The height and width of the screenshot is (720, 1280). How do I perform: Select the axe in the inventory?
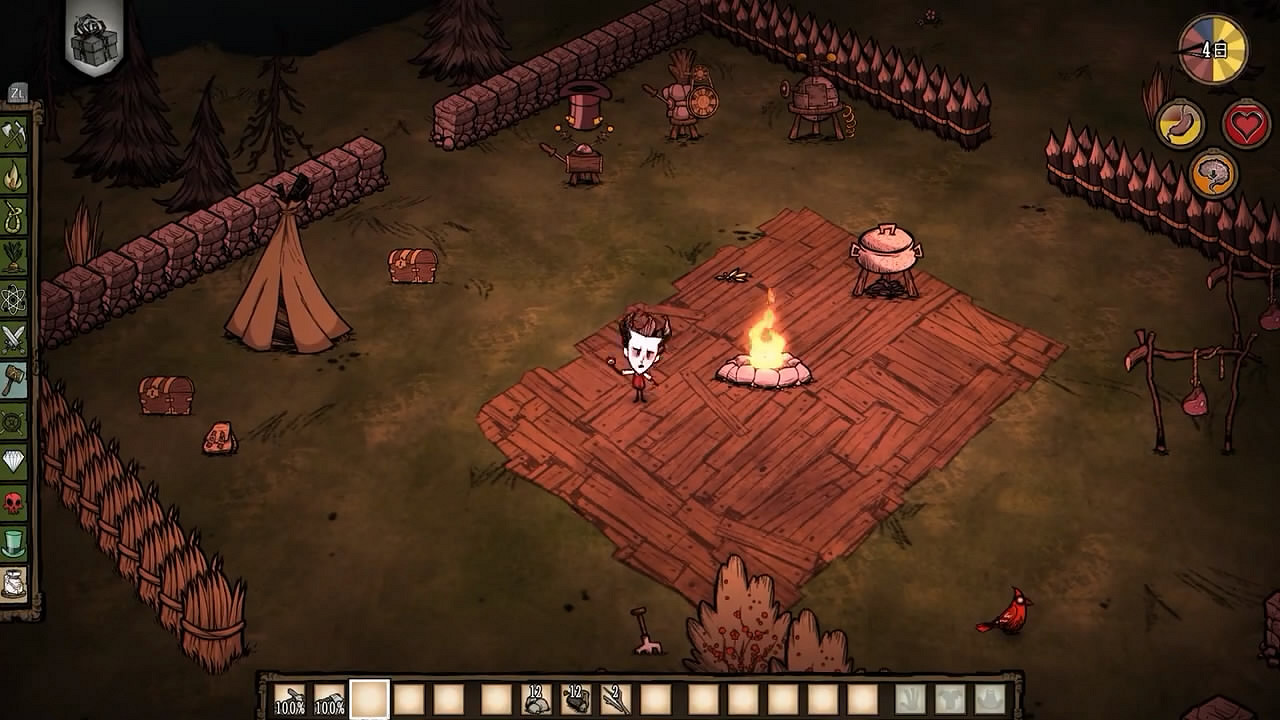pos(290,699)
